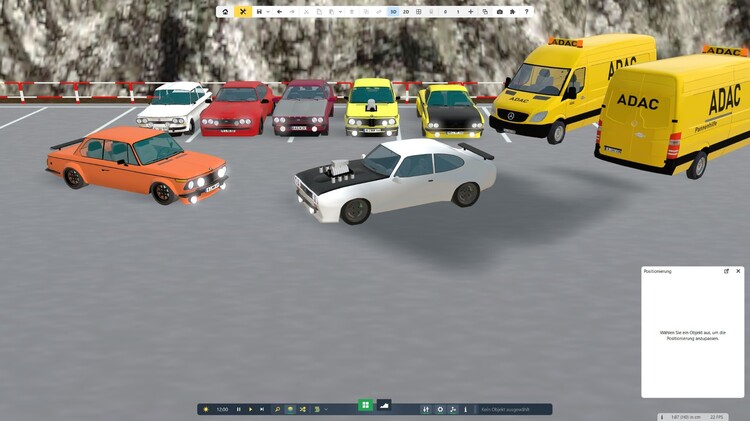Undo with the left arrow button
This screenshot has height=421, width=750.
[x=279, y=12]
